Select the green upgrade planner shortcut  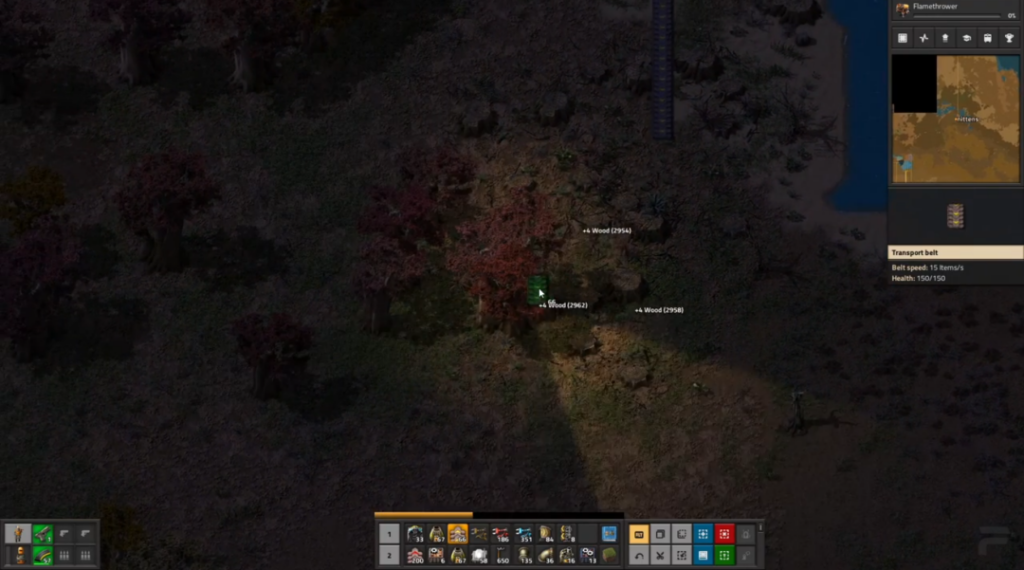coord(725,555)
